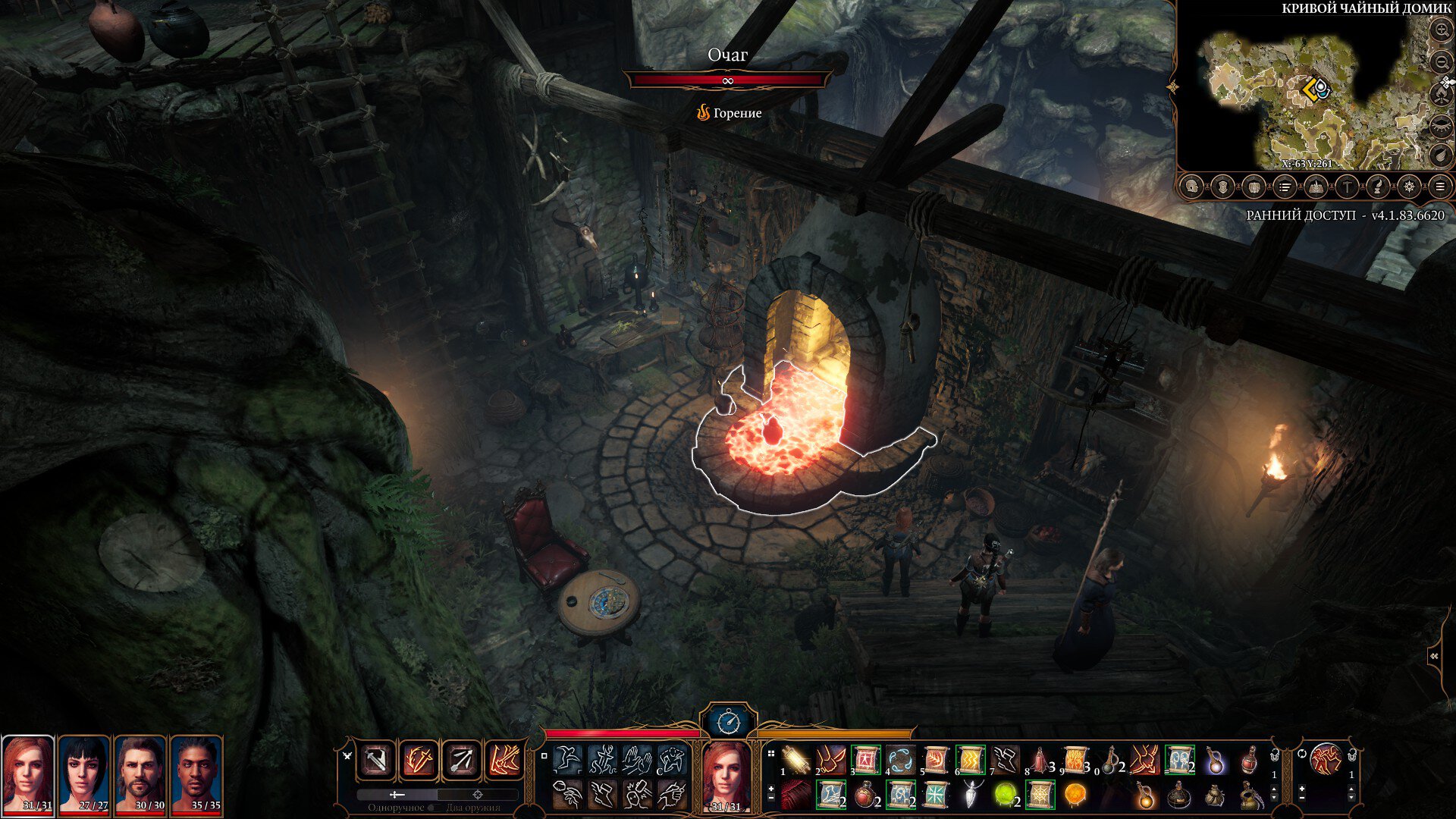
Task: Open the journal list icon
Action: point(1285,187)
